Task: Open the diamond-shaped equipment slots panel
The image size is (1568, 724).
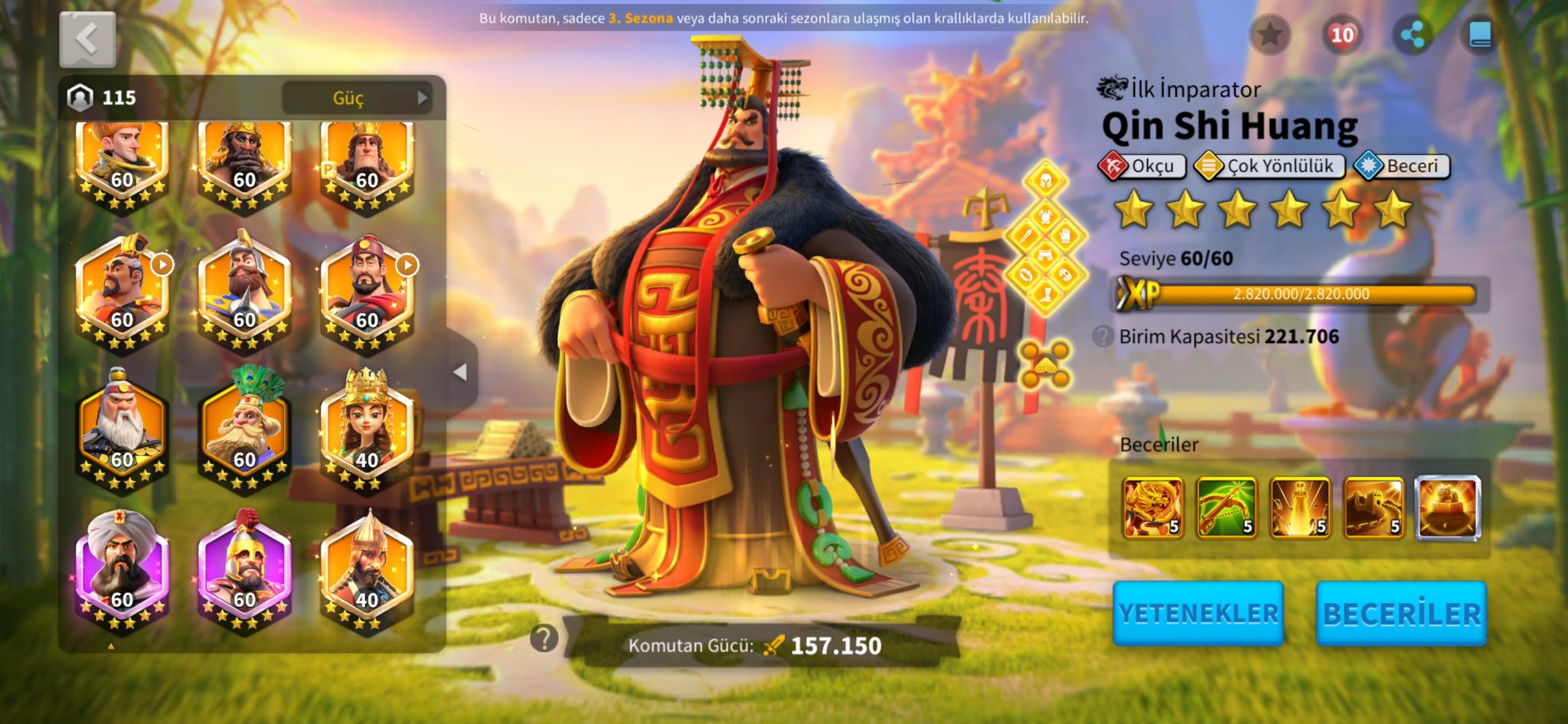Action: (x=1045, y=237)
